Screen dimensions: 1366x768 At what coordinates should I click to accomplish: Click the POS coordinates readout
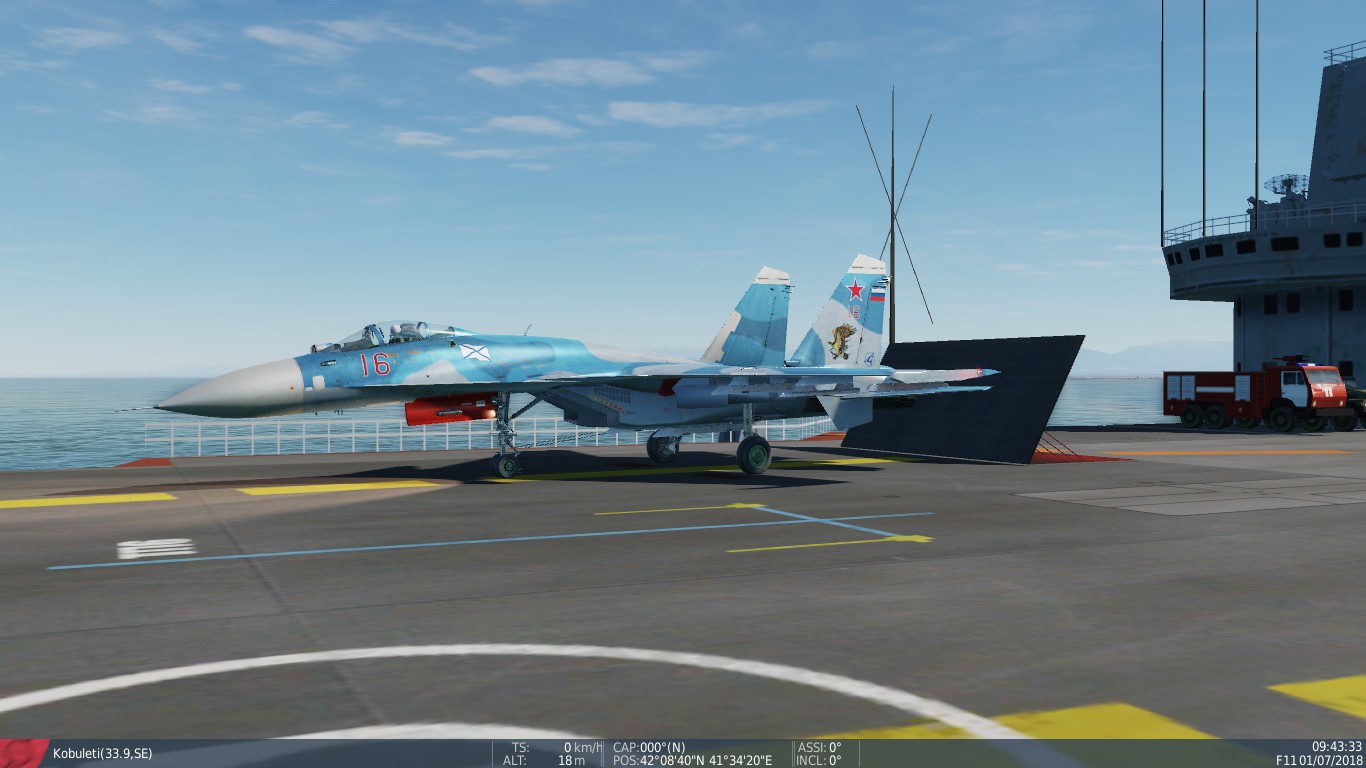tap(690, 759)
